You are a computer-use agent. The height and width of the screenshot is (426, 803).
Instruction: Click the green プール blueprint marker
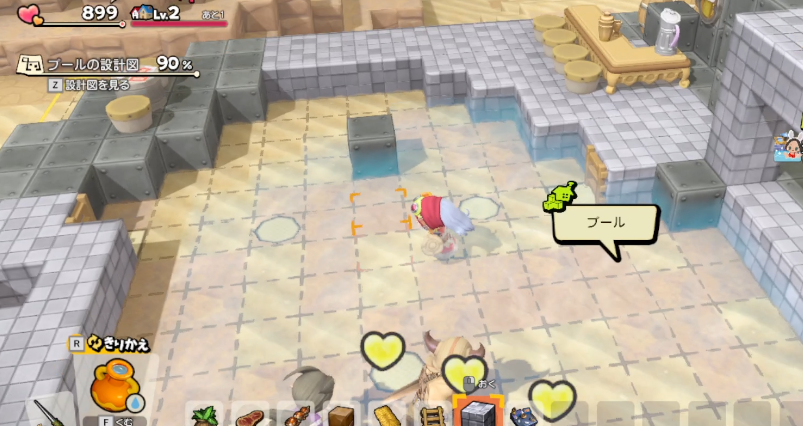coord(558,198)
